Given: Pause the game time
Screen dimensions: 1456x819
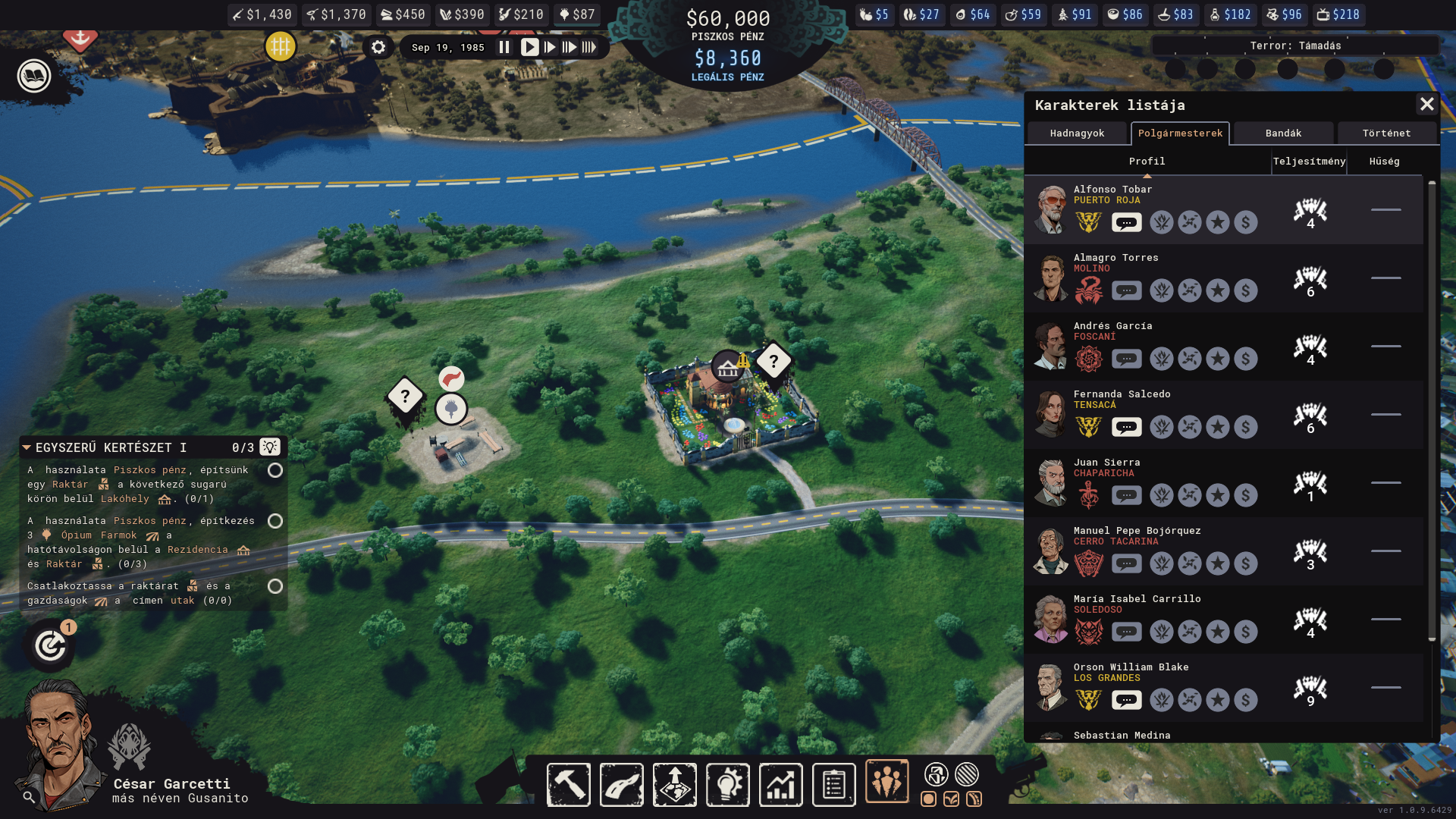Looking at the screenshot, I should tap(504, 47).
